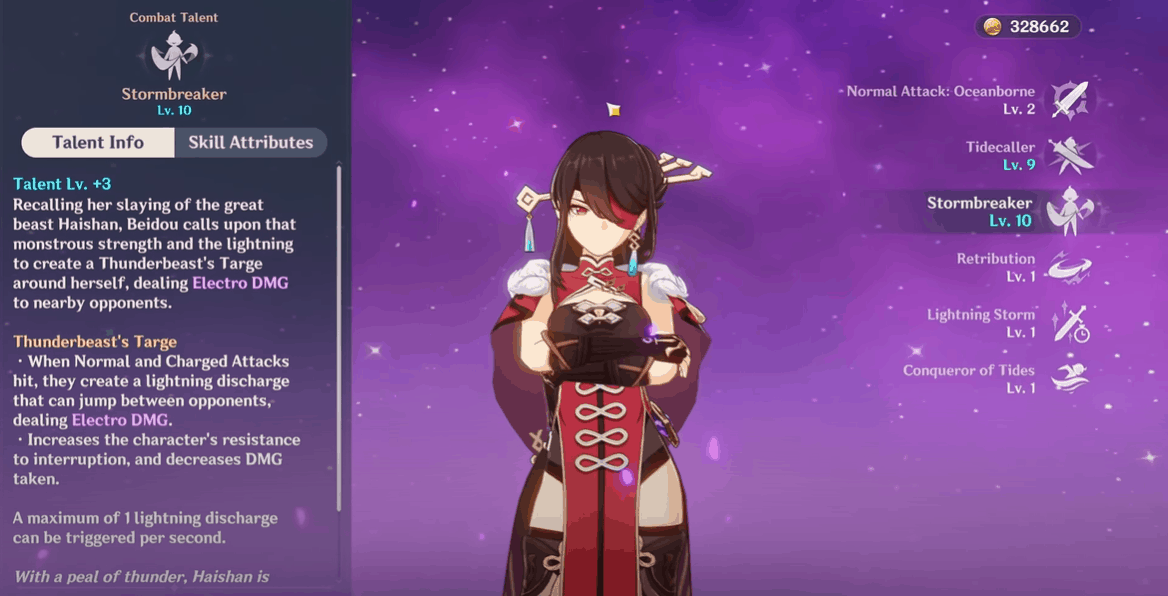Open the Conqueror of Tides talent
The width and height of the screenshot is (1168, 596).
pyautogui.click(x=1069, y=378)
